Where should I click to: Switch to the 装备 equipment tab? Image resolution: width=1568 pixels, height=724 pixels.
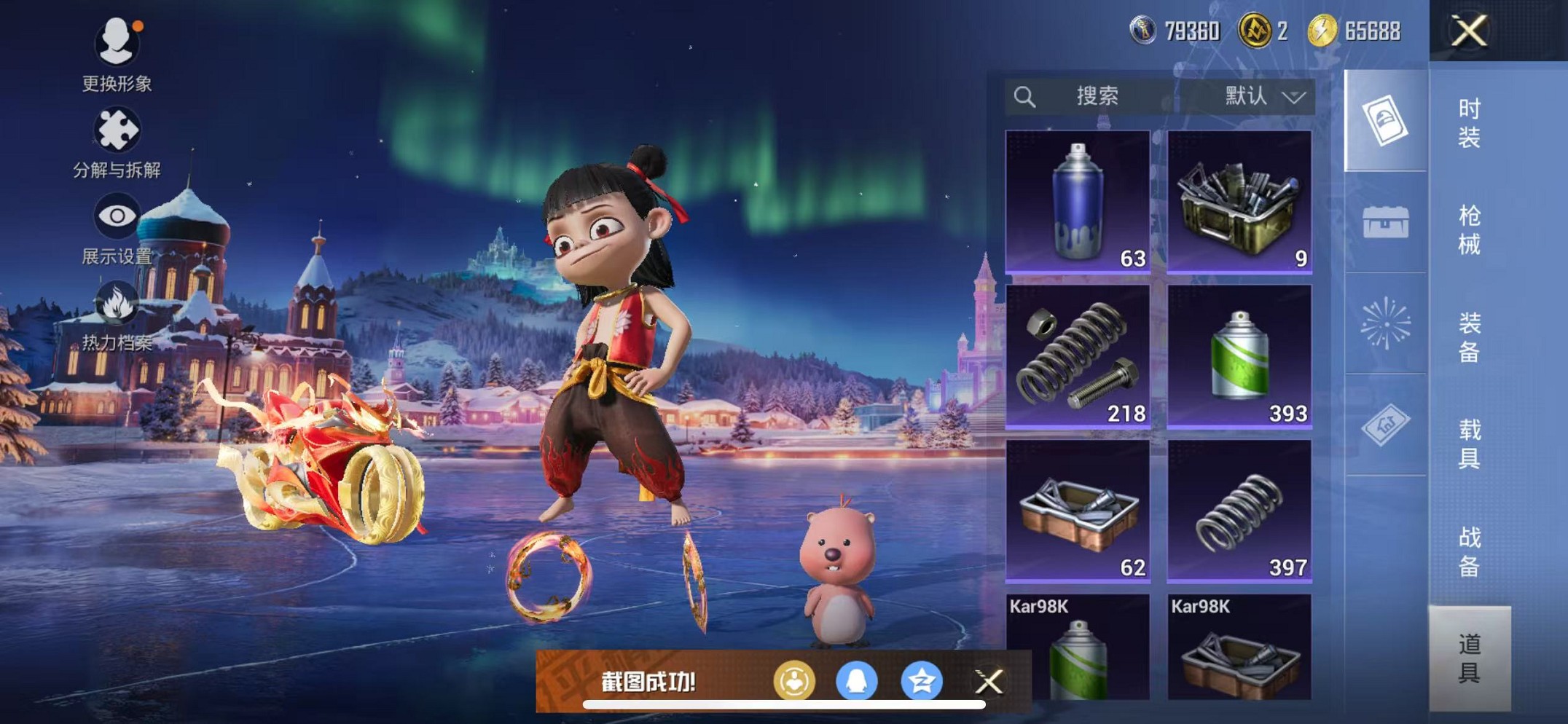tap(1469, 337)
